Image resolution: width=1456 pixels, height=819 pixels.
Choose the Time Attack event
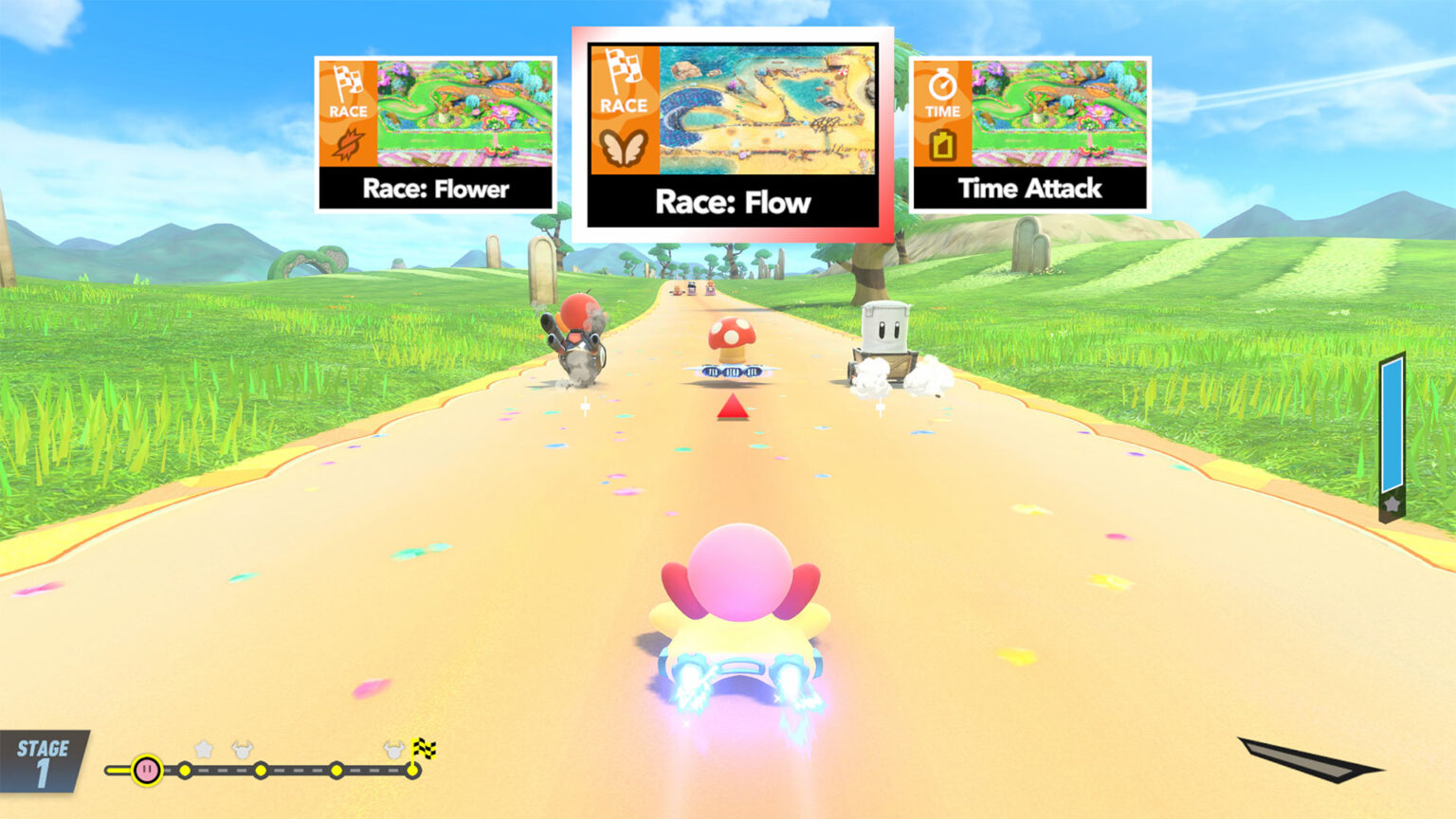pyautogui.click(x=1028, y=133)
